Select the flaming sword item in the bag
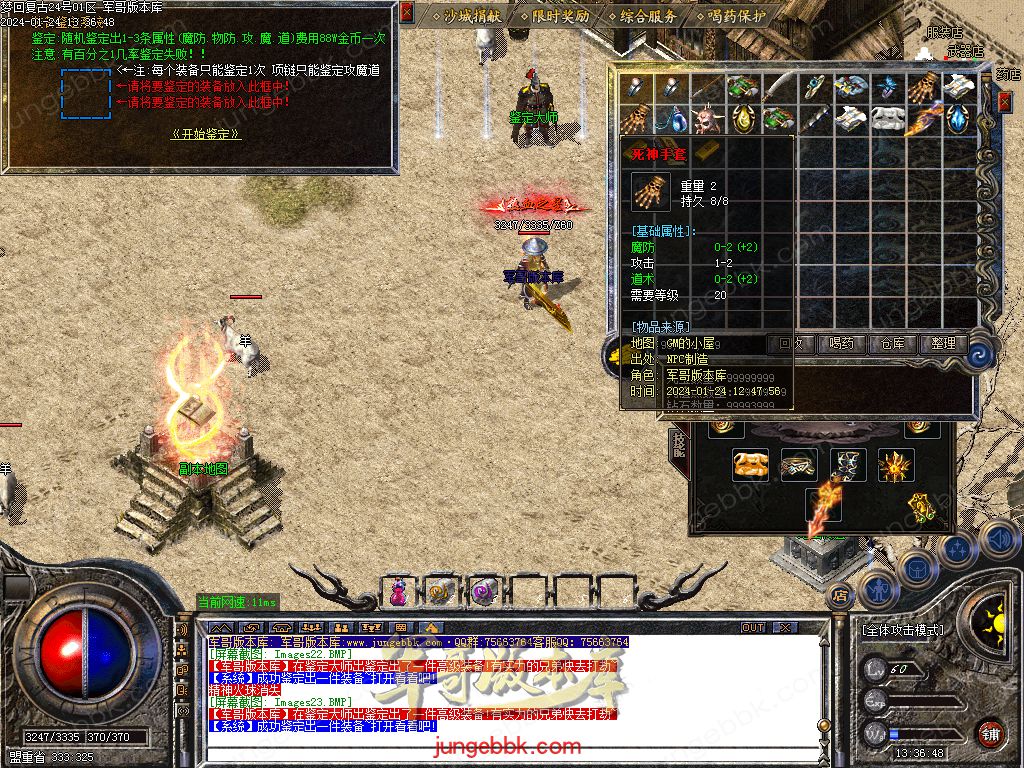The height and width of the screenshot is (768, 1024). [922, 119]
